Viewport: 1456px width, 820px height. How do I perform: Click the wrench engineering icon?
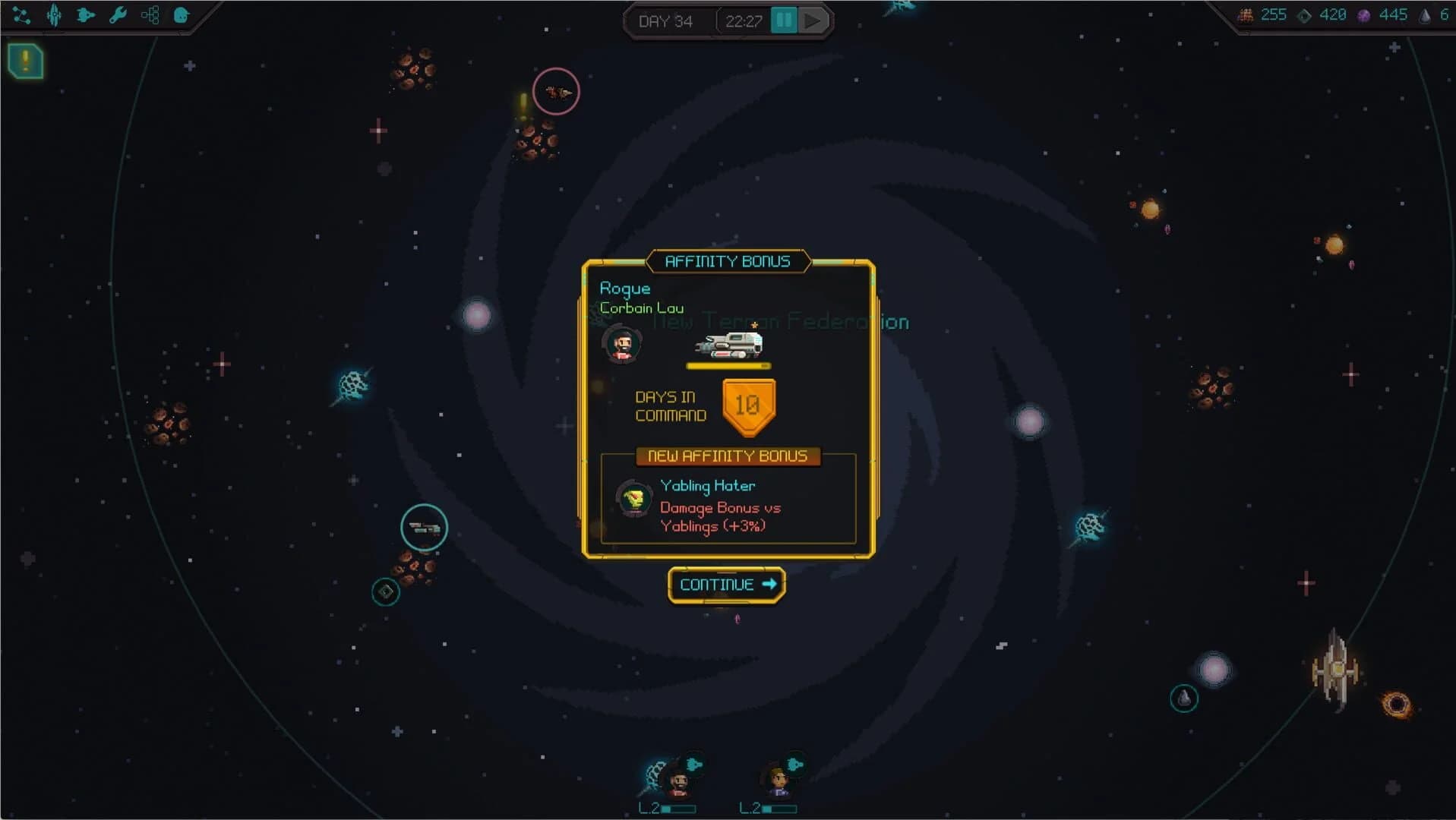coord(117,15)
